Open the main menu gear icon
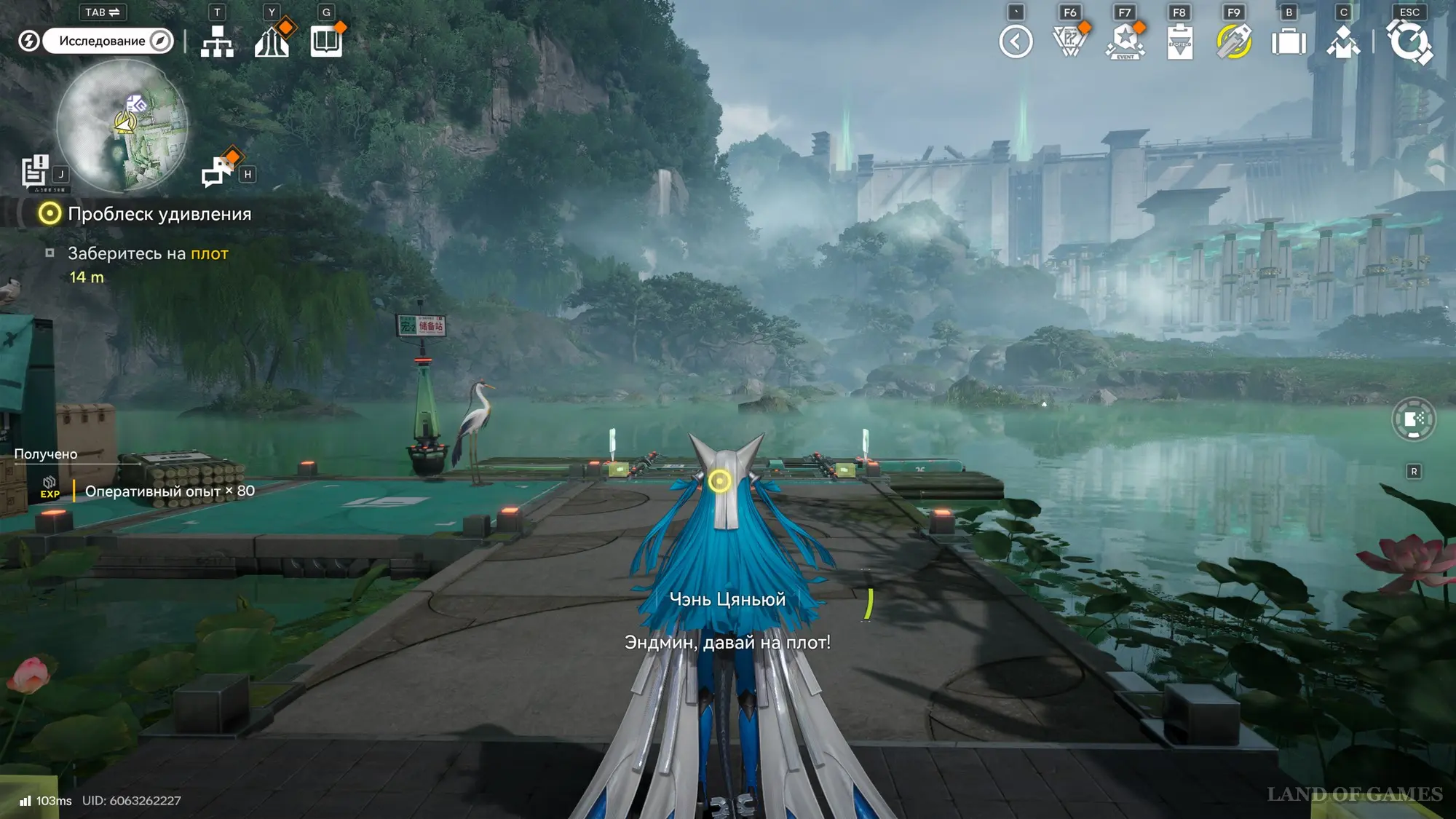 pyautogui.click(x=1409, y=41)
